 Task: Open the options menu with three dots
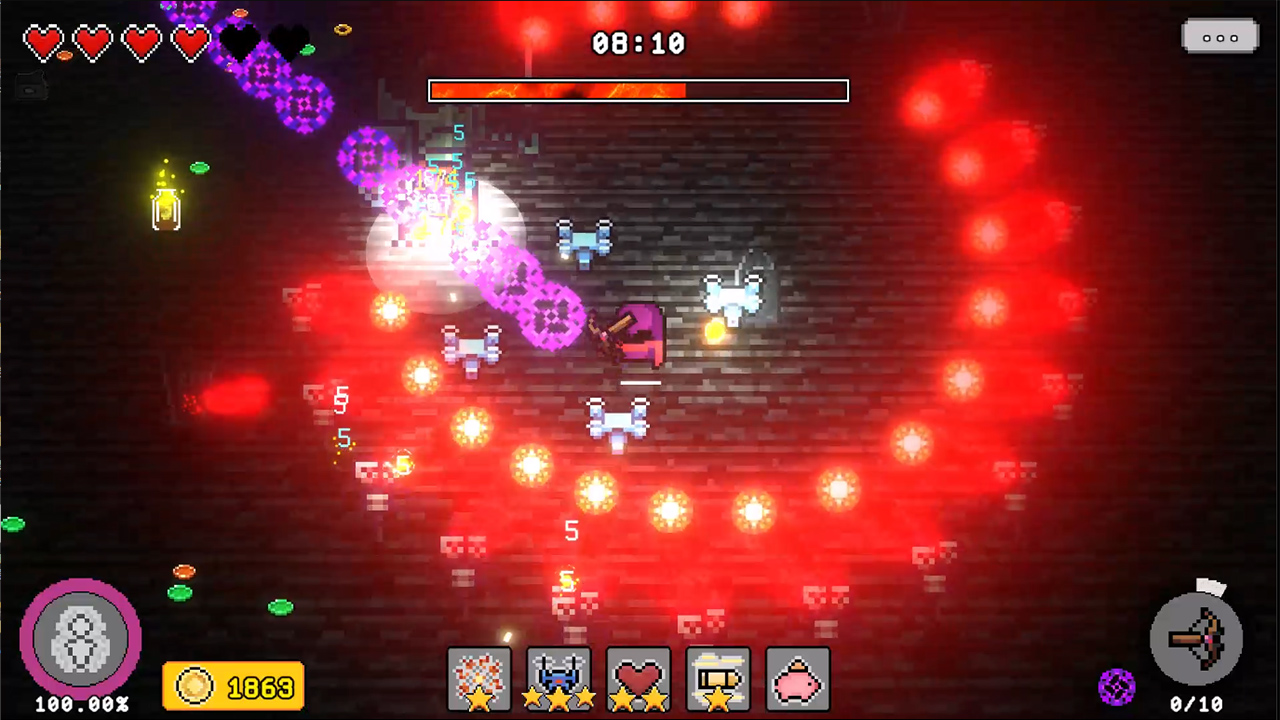[1220, 37]
